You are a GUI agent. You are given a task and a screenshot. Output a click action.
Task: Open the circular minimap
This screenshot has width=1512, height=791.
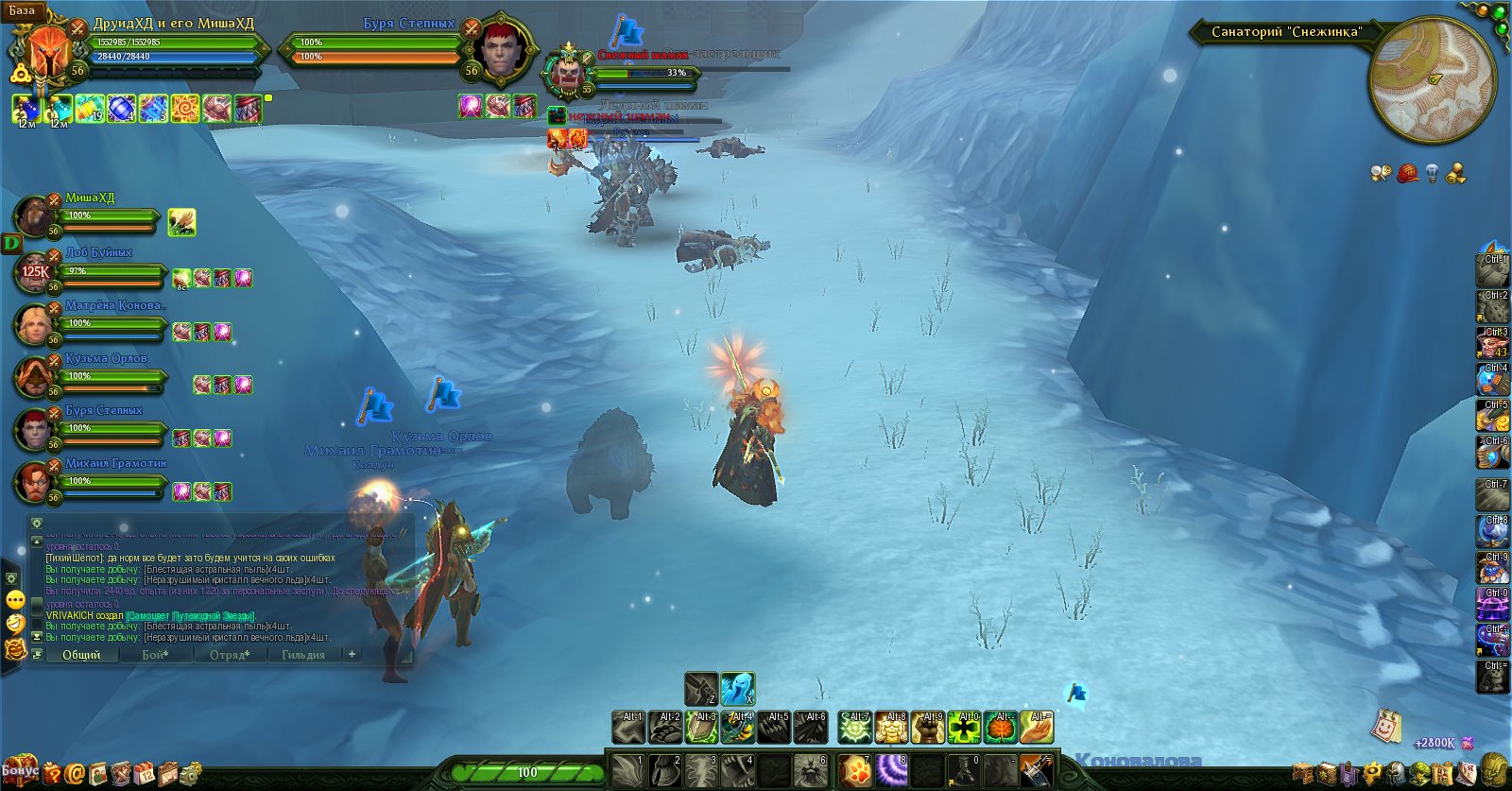click(x=1431, y=80)
